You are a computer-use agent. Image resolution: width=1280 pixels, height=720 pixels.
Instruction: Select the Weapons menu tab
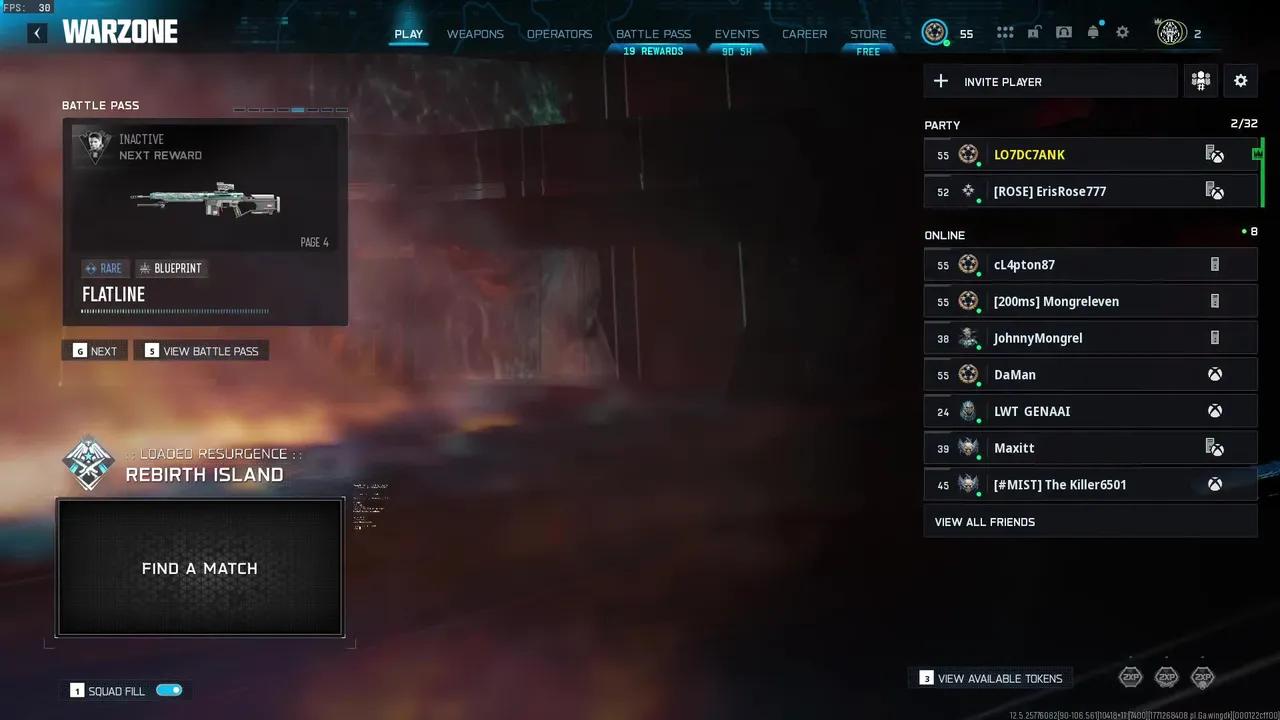(x=475, y=33)
